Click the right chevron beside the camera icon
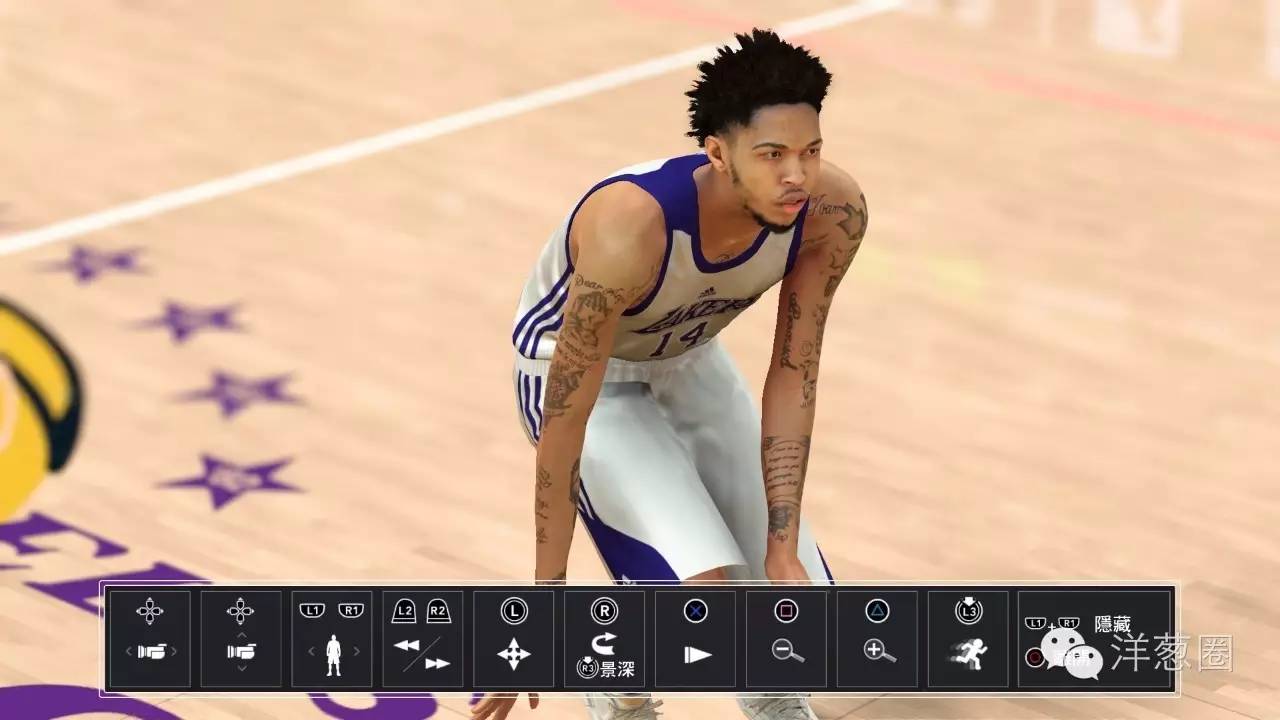 [176, 650]
